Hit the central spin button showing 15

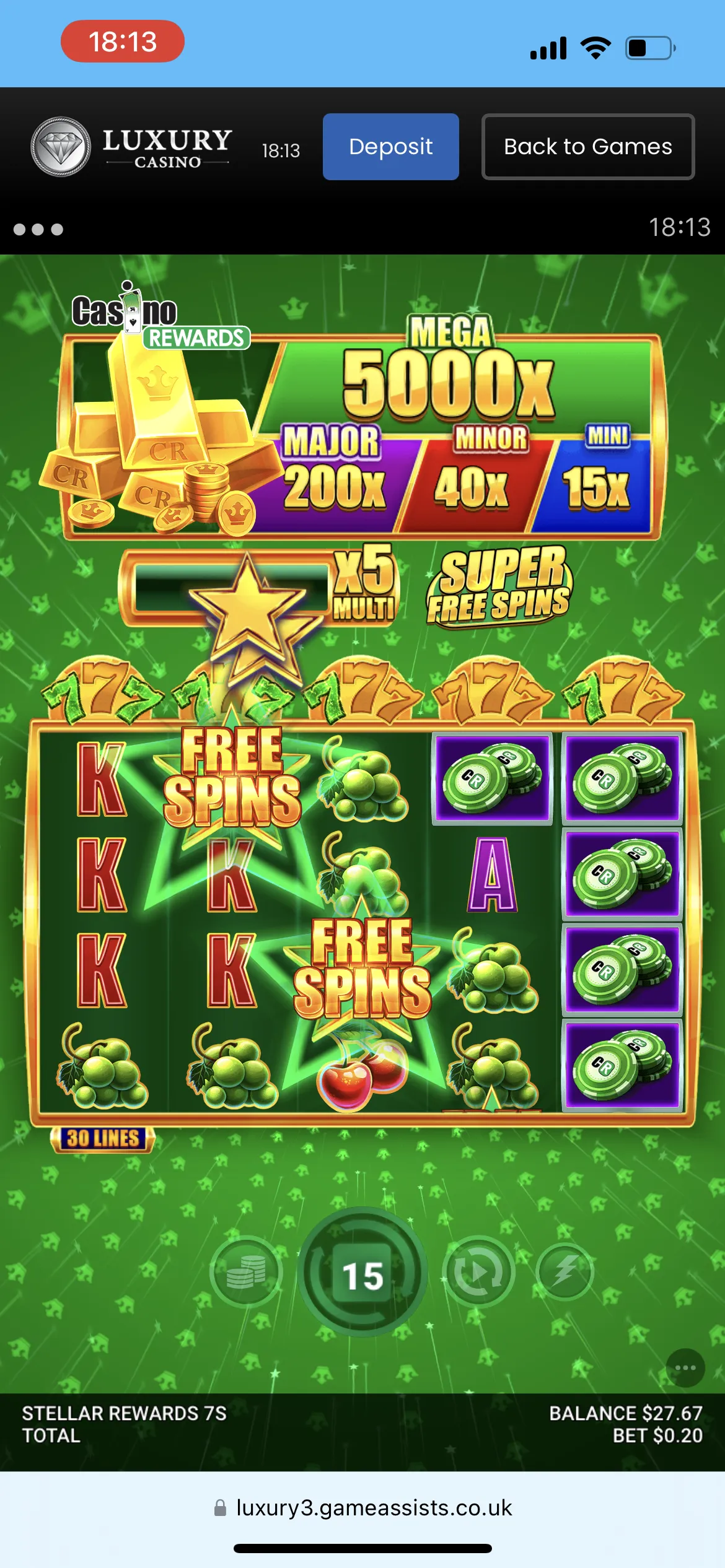point(362,1274)
